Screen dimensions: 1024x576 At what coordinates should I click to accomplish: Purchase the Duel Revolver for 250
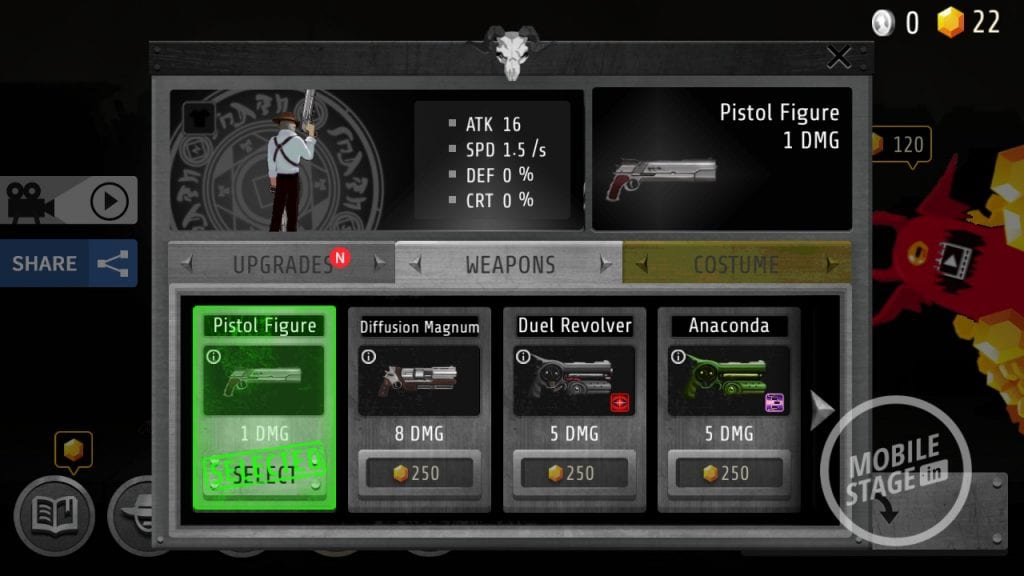coord(574,473)
